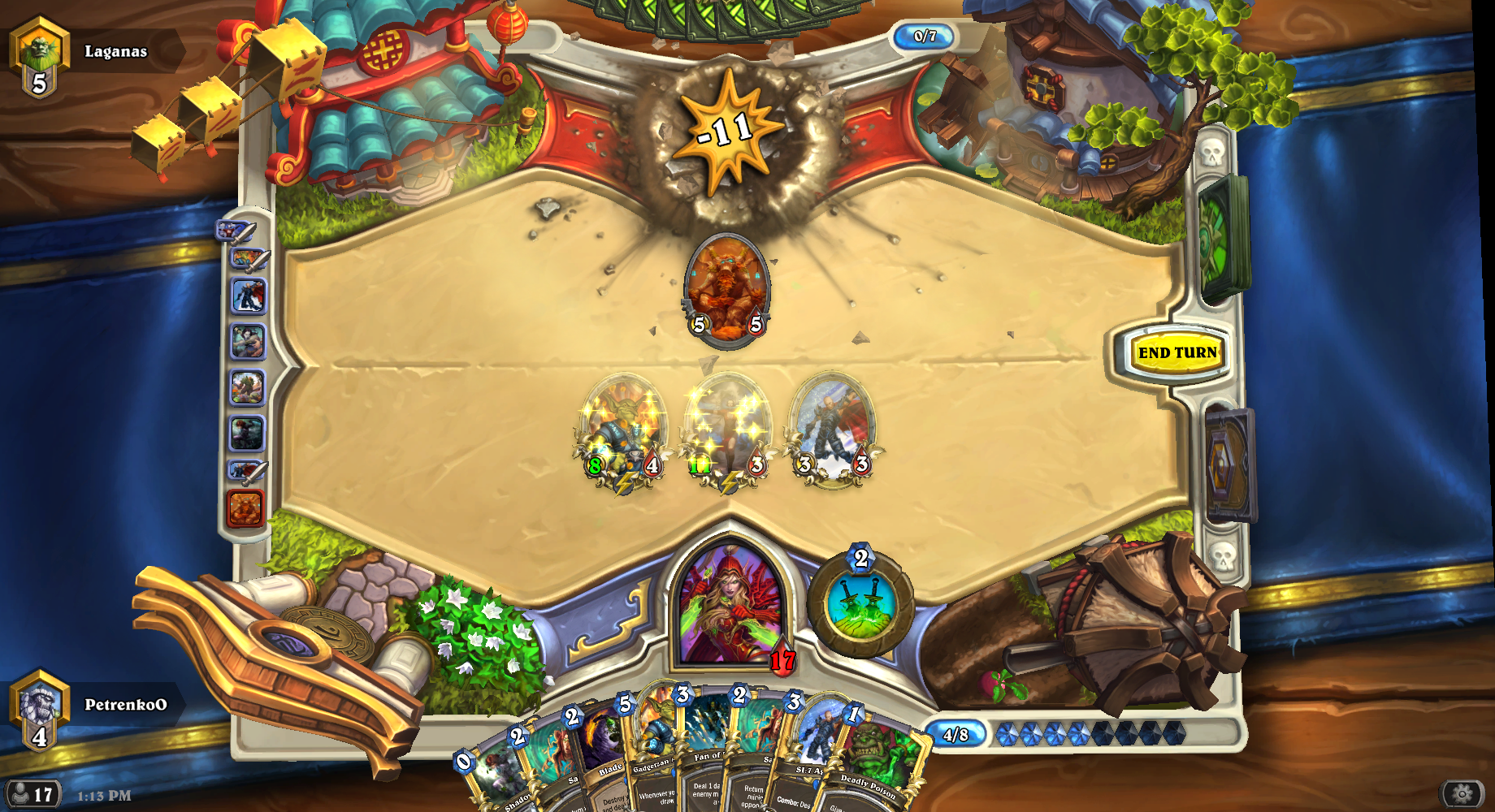Target the enemy 5/5 minion

click(x=727, y=288)
